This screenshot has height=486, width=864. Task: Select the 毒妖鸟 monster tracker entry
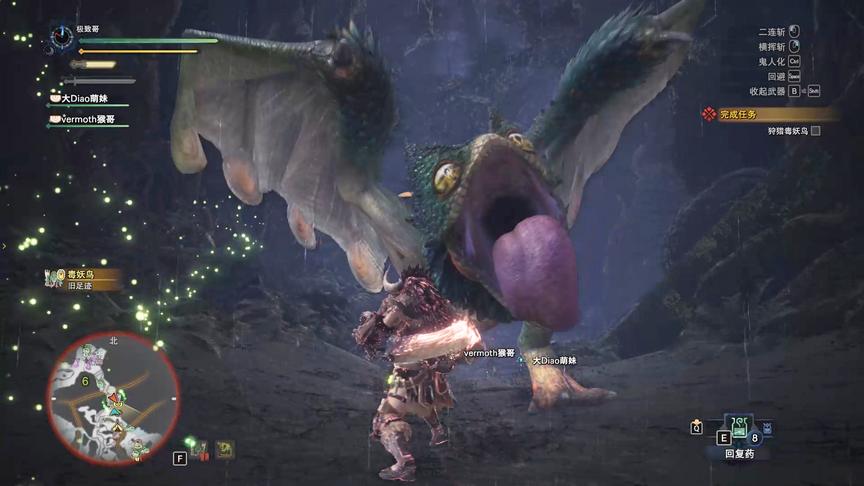tap(84, 278)
